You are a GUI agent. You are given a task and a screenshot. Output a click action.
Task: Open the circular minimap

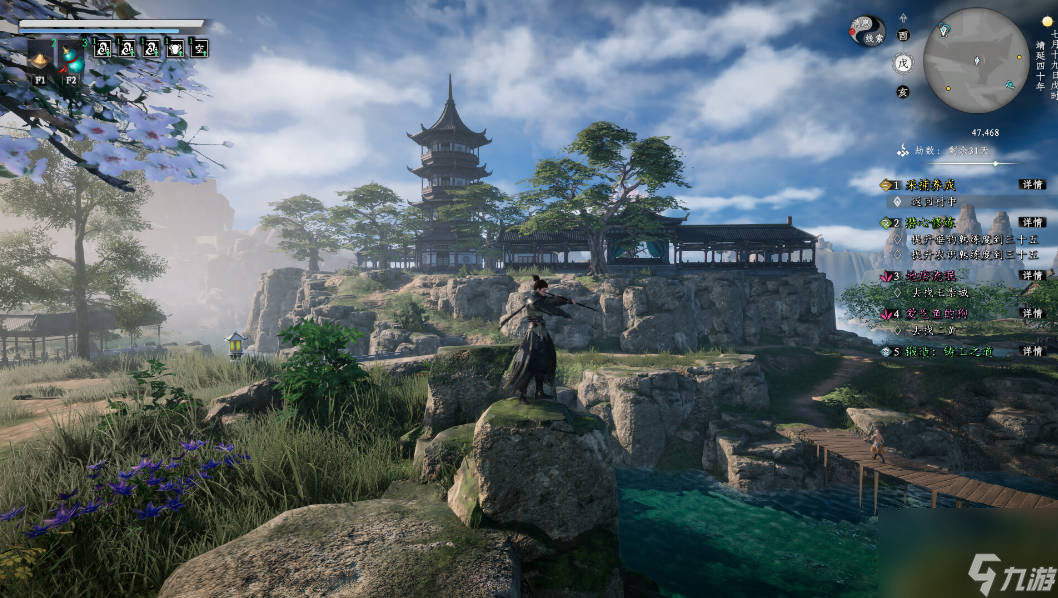pyautogui.click(x=975, y=60)
